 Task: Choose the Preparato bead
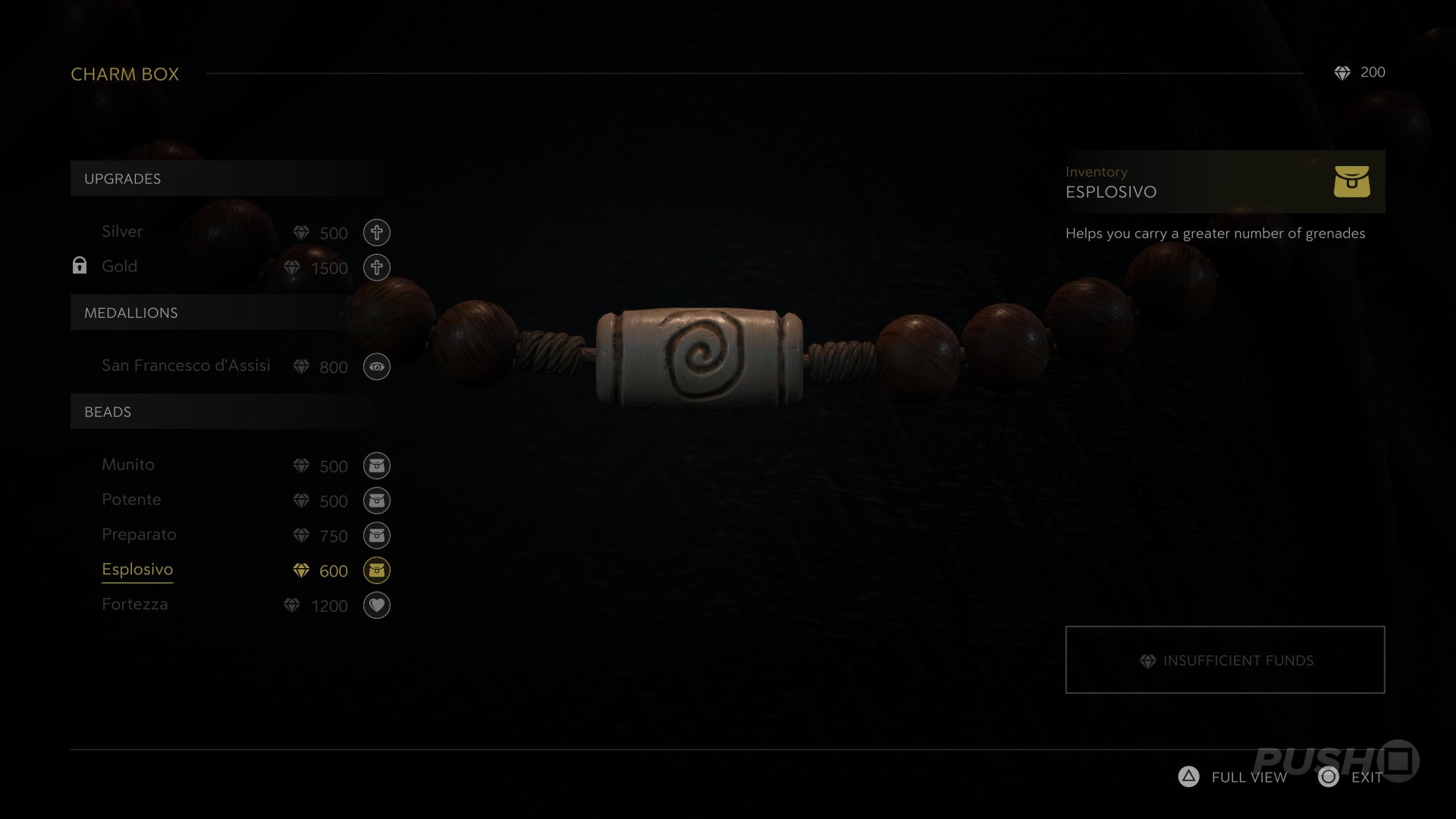click(x=139, y=535)
